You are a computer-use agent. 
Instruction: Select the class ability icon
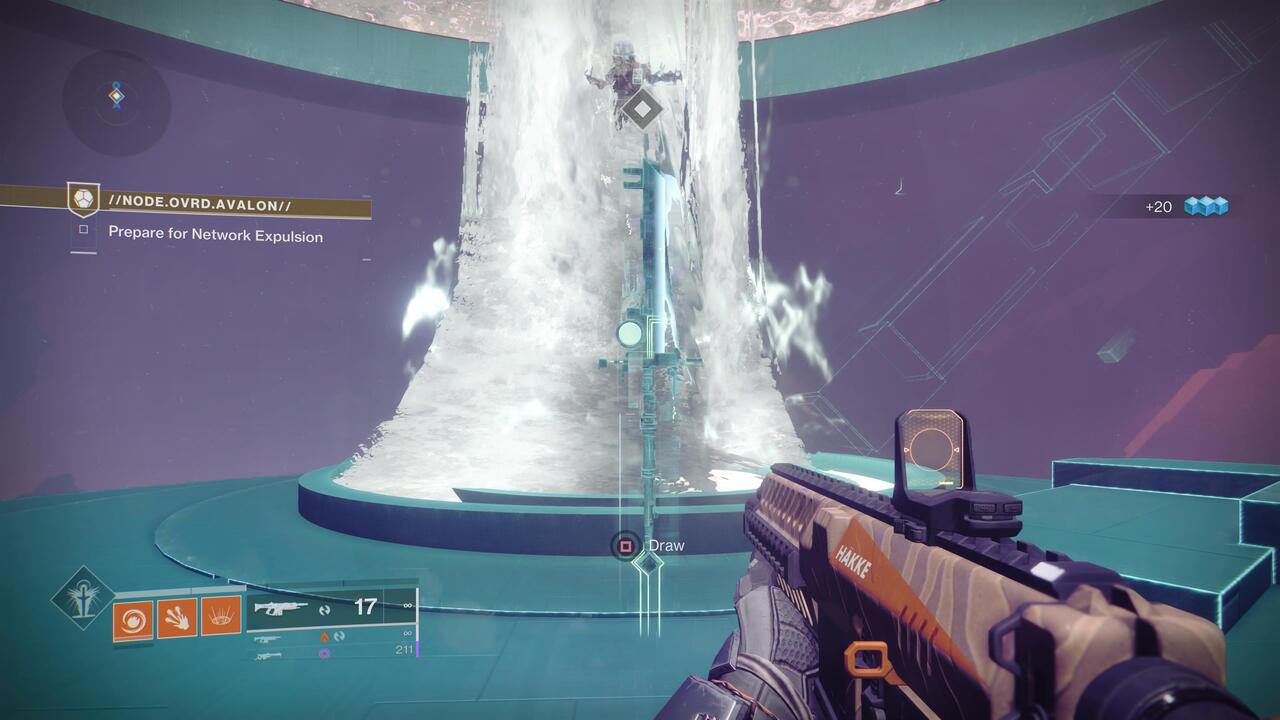tap(221, 615)
